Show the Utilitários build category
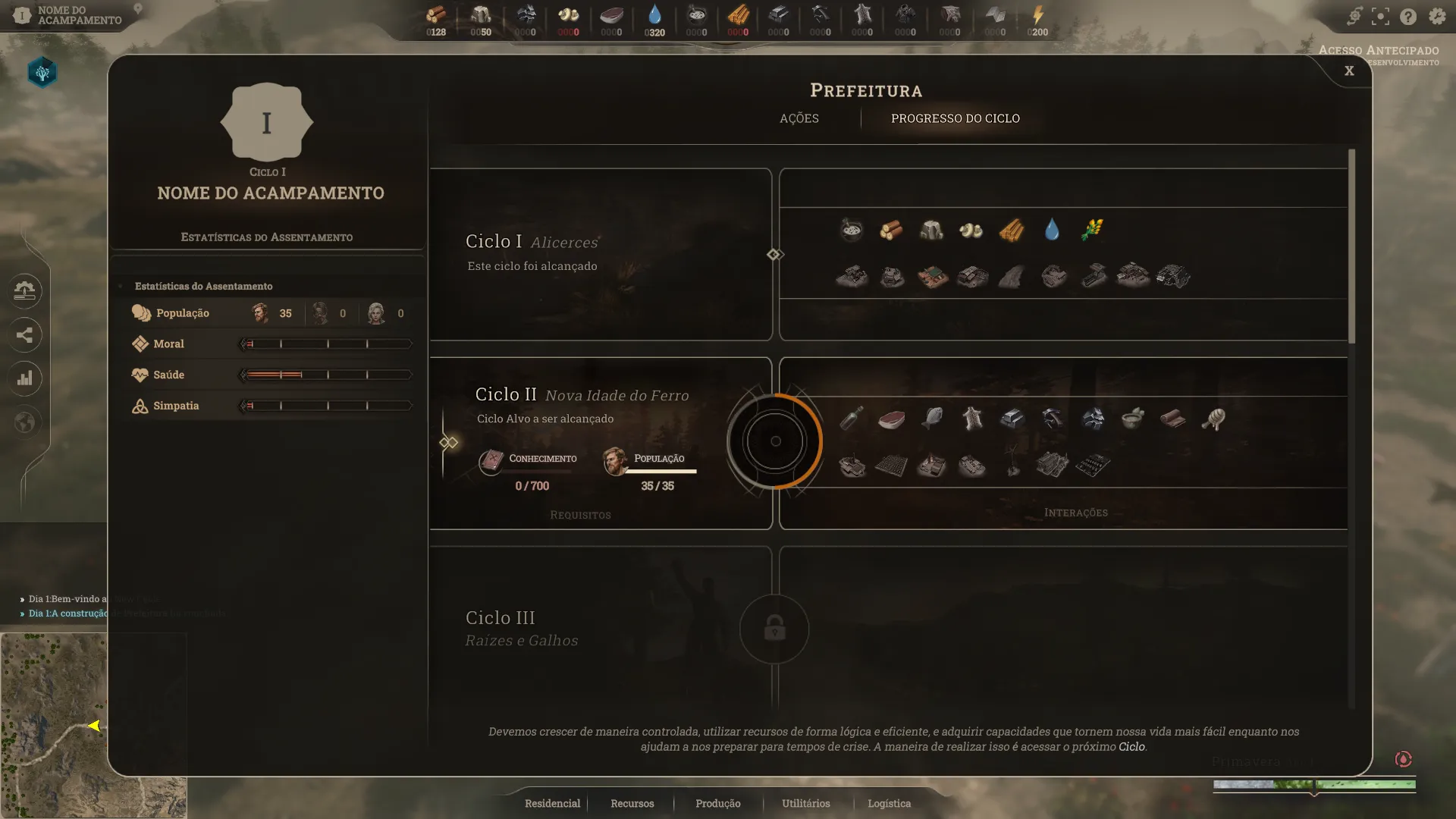 805,803
